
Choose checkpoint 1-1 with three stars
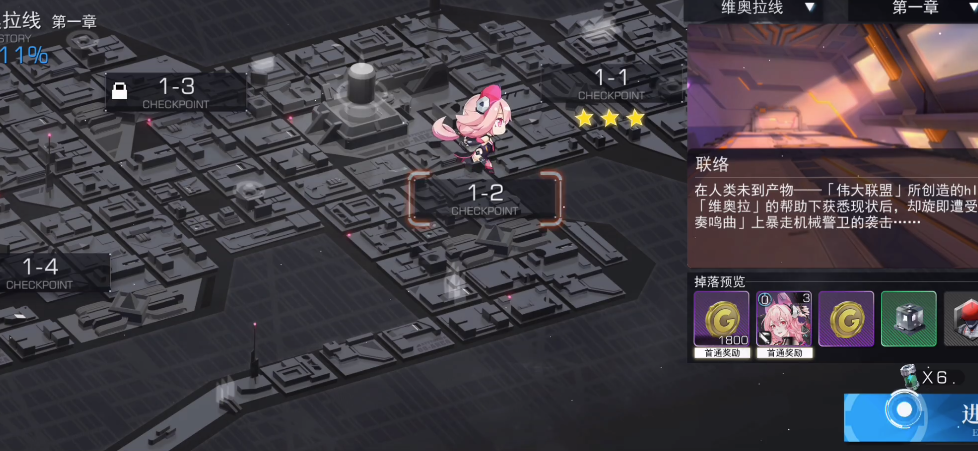[611, 83]
